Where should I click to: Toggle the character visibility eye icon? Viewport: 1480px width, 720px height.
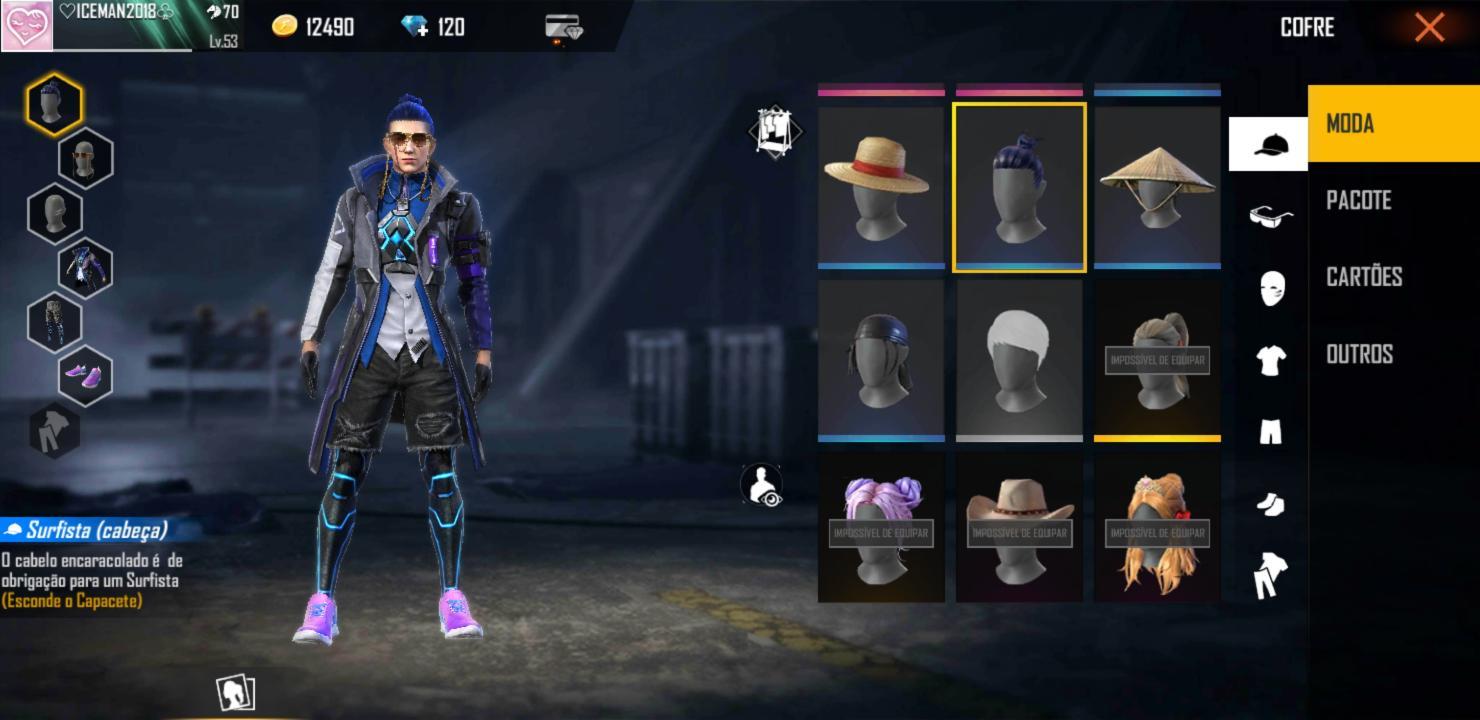tap(764, 485)
